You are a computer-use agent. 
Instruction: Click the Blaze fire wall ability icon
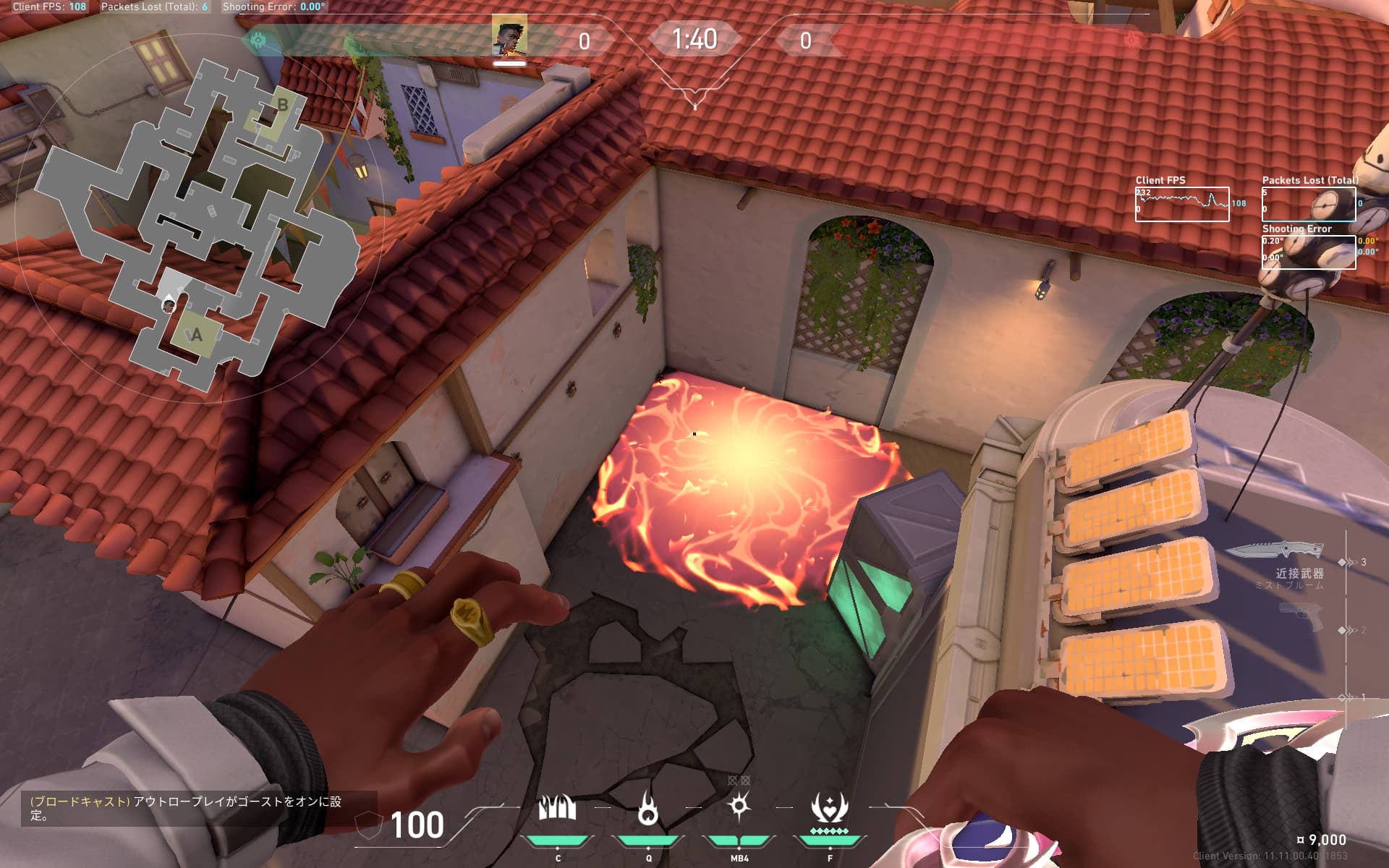pos(557,808)
